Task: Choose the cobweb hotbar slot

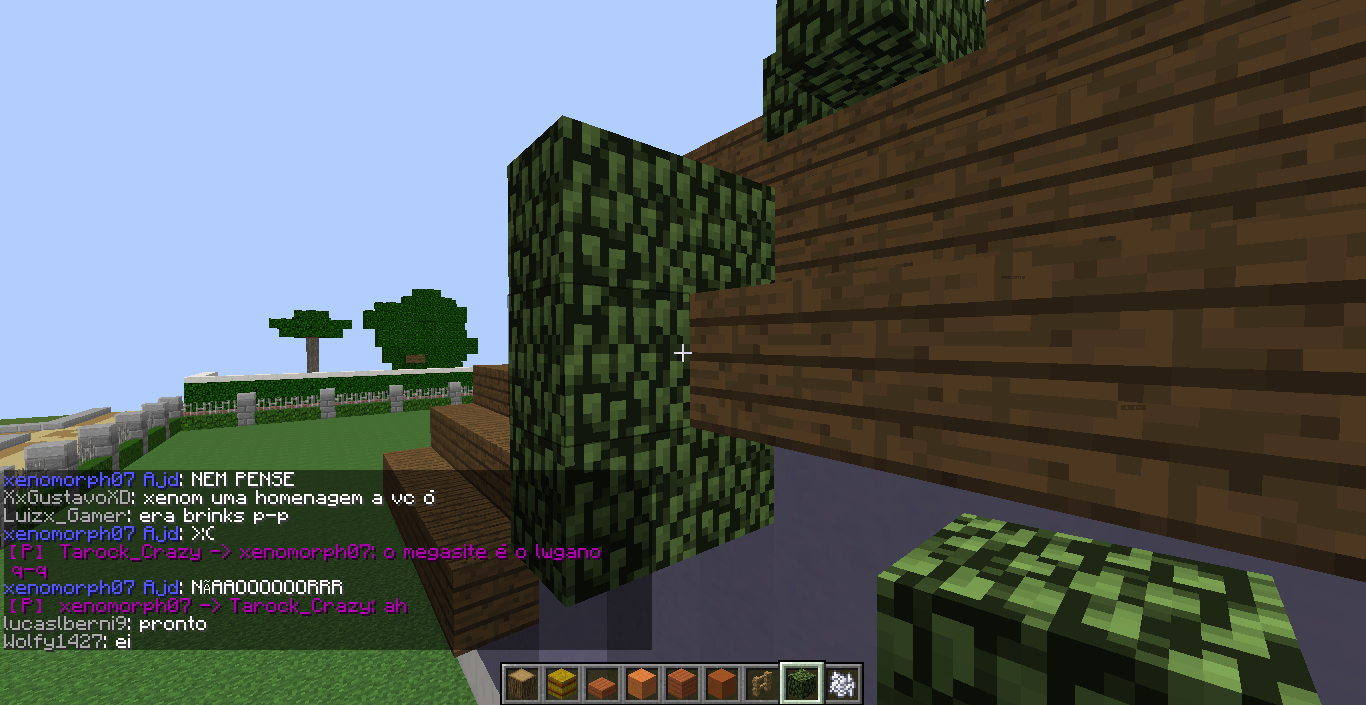Action: point(841,684)
